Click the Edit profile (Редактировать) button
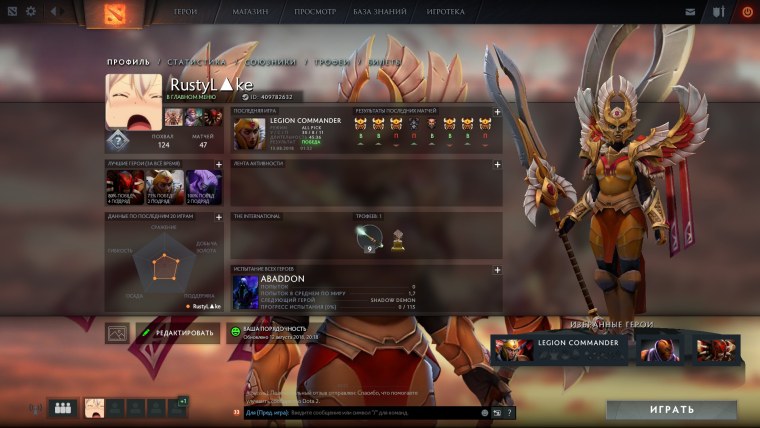This screenshot has height=428, width=760. pyautogui.click(x=178, y=333)
